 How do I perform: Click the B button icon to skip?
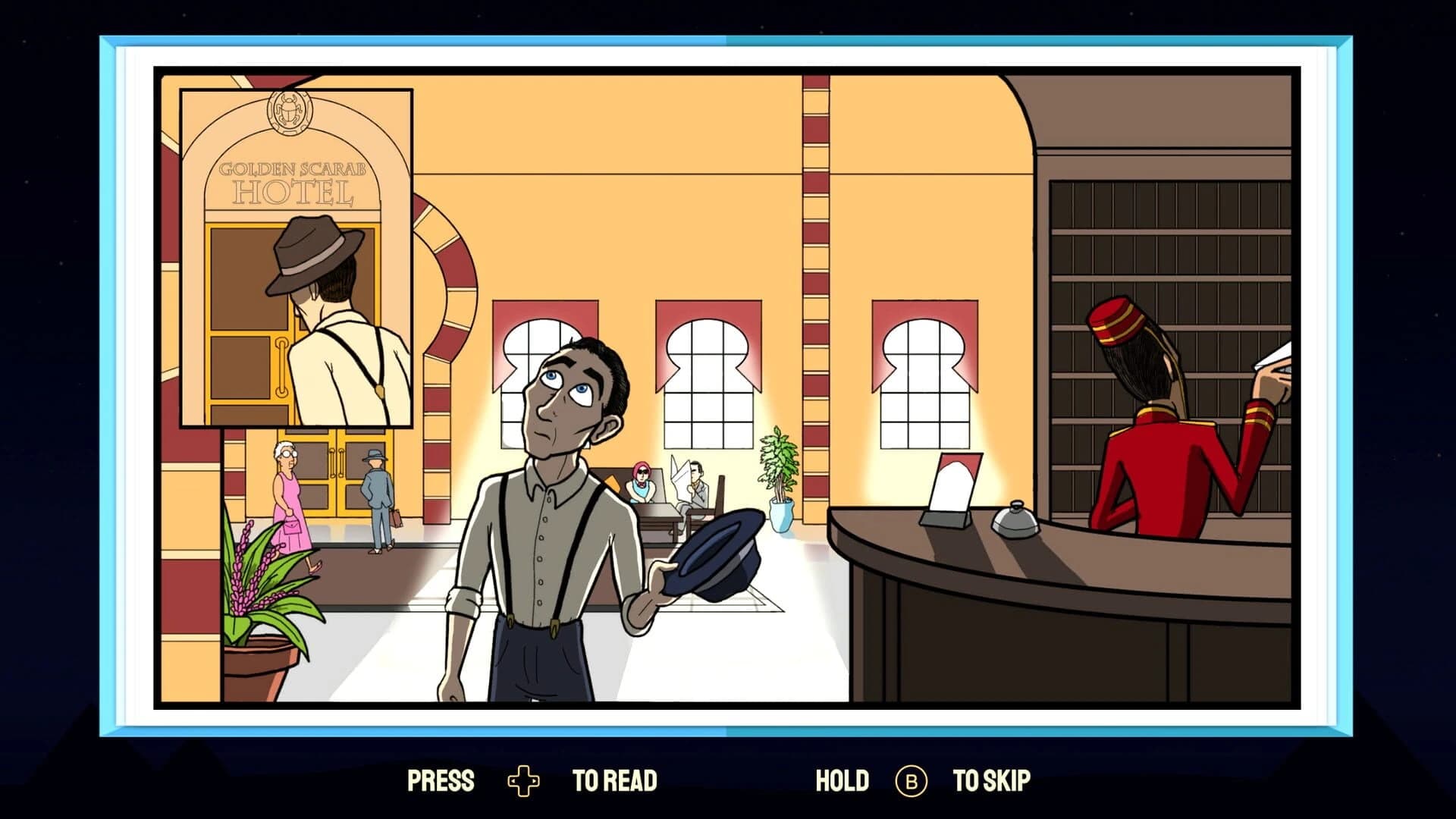pyautogui.click(x=911, y=779)
